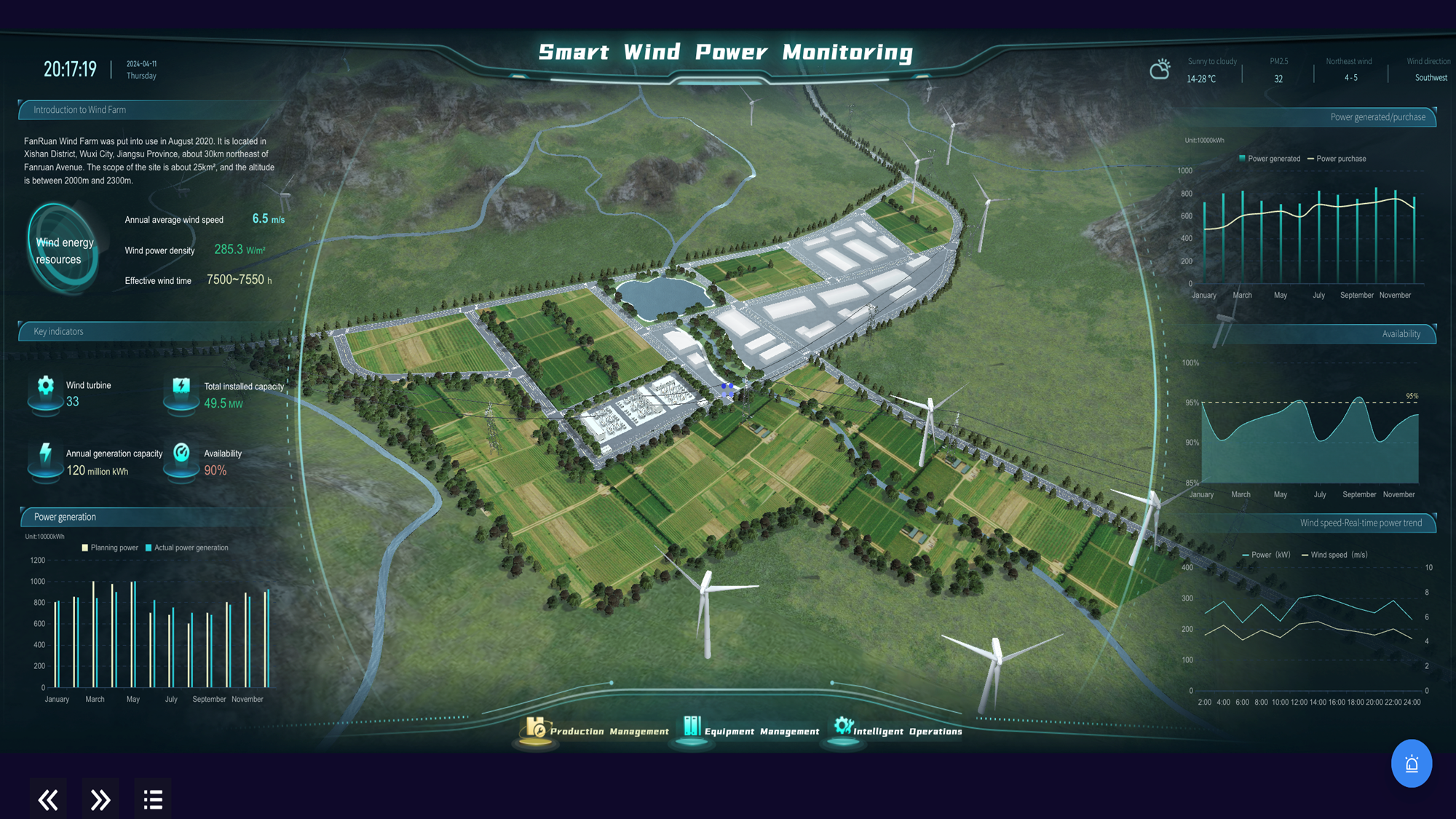The image size is (1456, 819).
Task: Collapse the dashboard with the left double-arrow button
Action: pyautogui.click(x=47, y=799)
